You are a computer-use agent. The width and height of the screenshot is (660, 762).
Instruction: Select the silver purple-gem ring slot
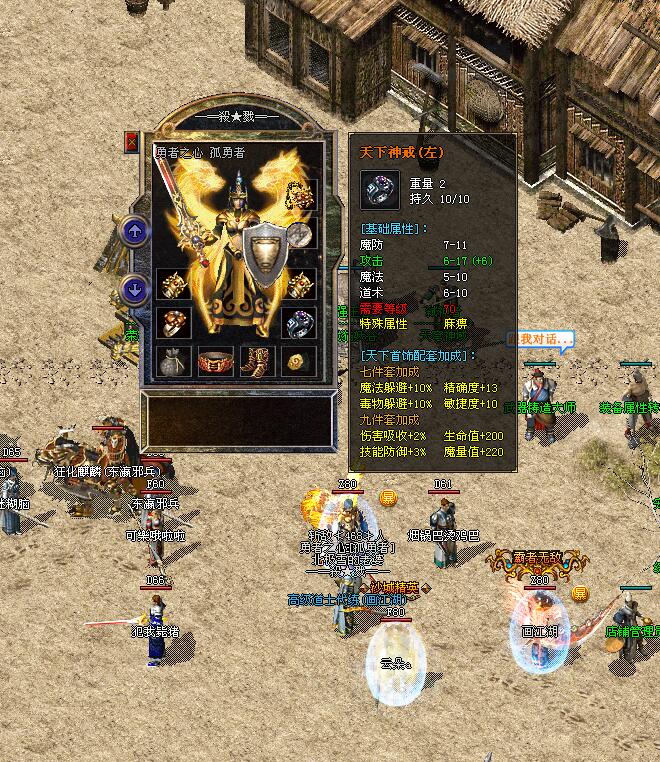[x=298, y=322]
